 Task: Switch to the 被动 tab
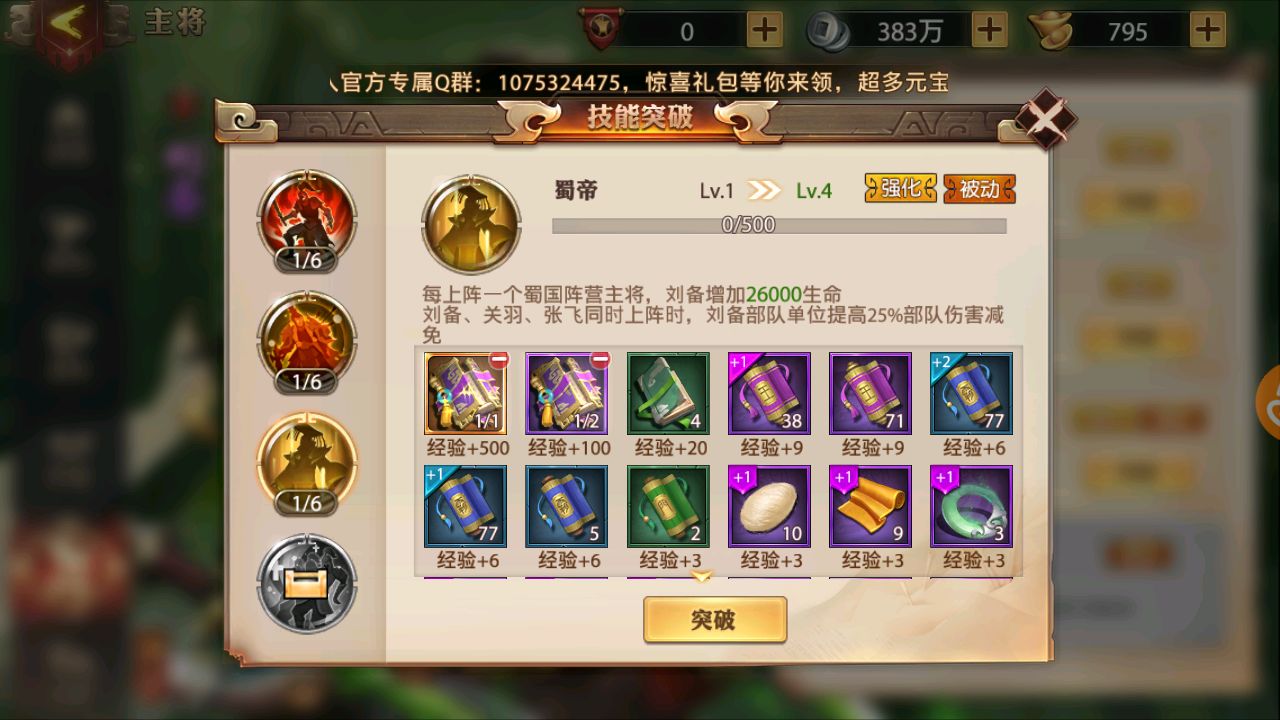point(977,188)
